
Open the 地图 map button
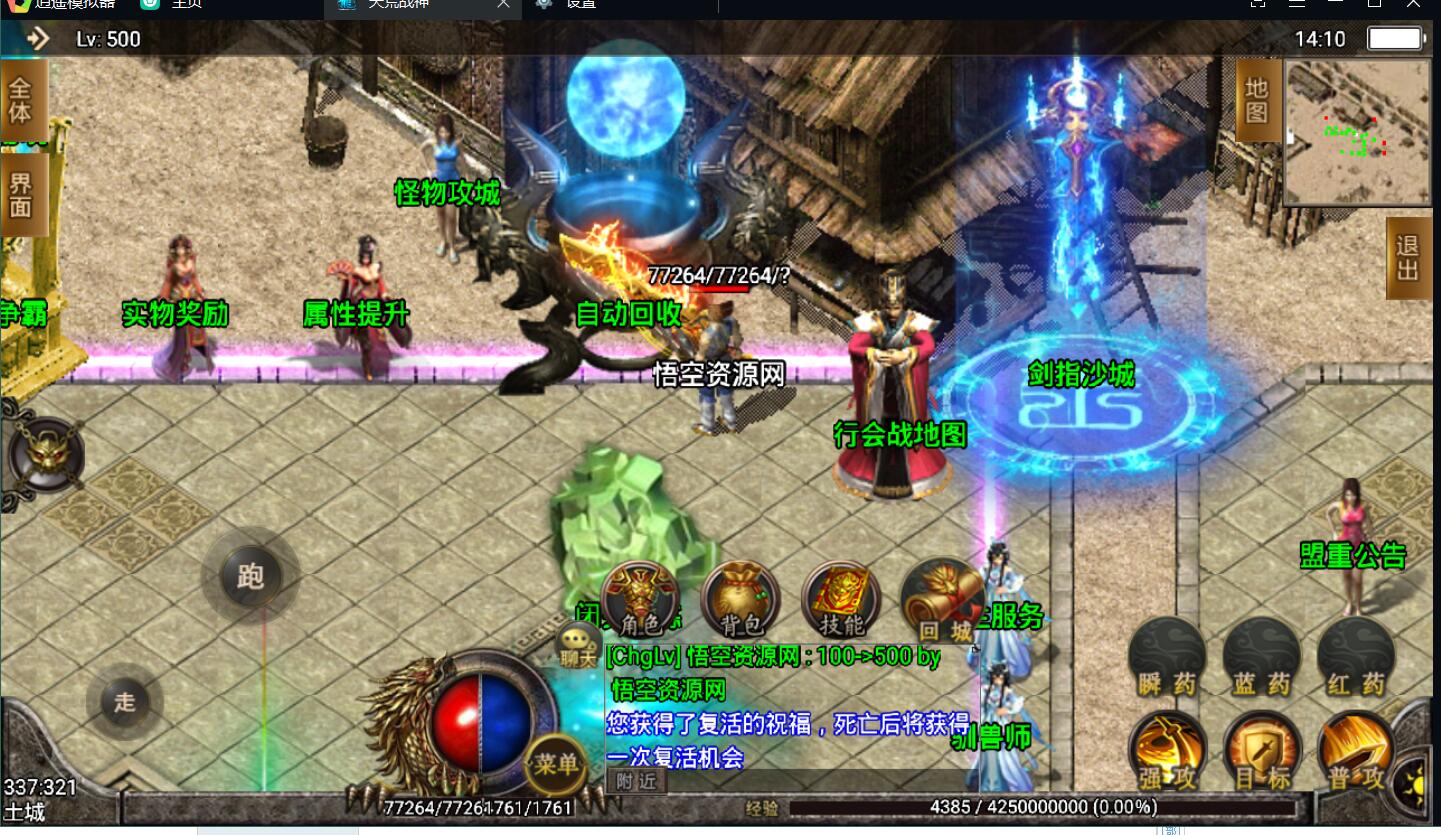[x=1257, y=100]
